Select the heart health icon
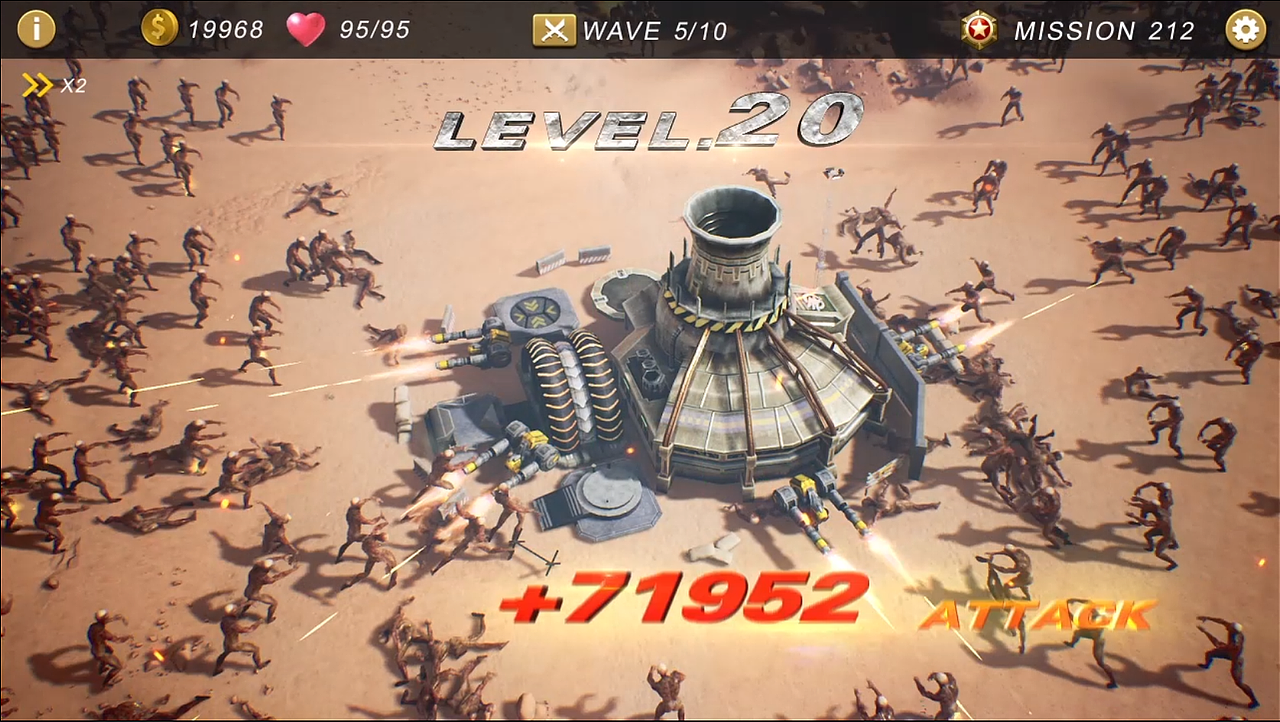The width and height of the screenshot is (1280, 722). [x=307, y=28]
